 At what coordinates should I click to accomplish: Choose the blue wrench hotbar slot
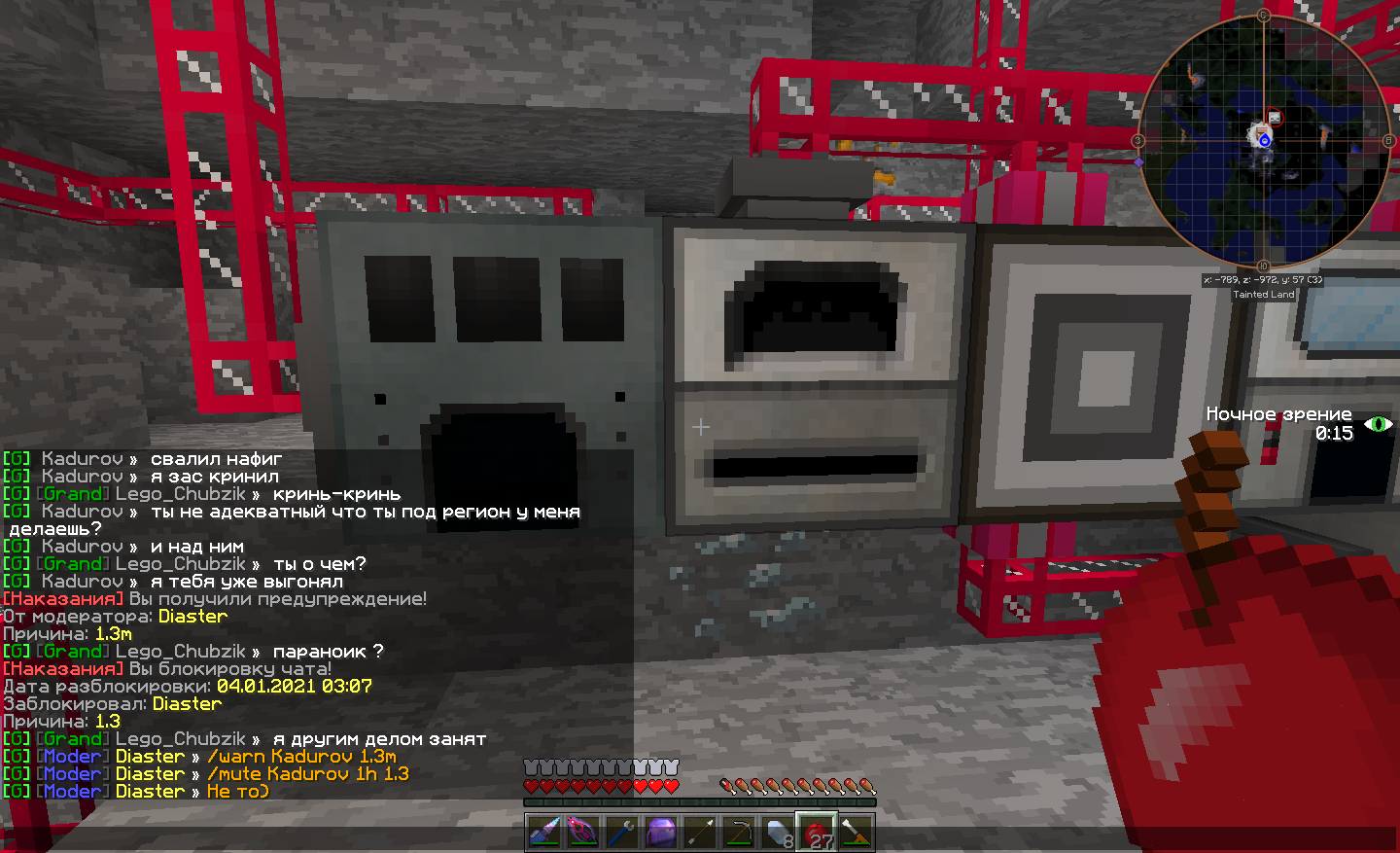pos(622,833)
